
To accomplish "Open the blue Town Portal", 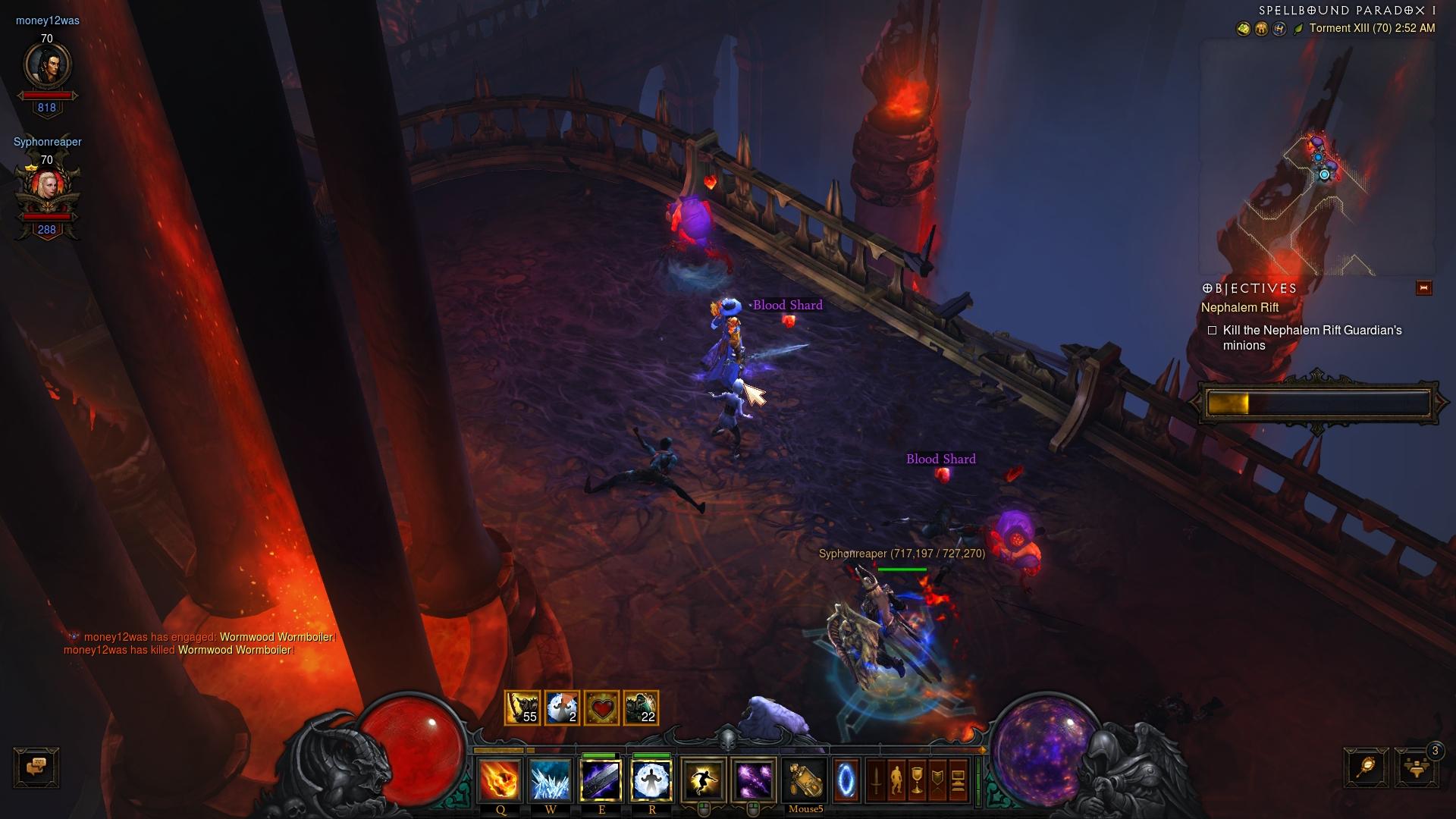I will coord(846,780).
